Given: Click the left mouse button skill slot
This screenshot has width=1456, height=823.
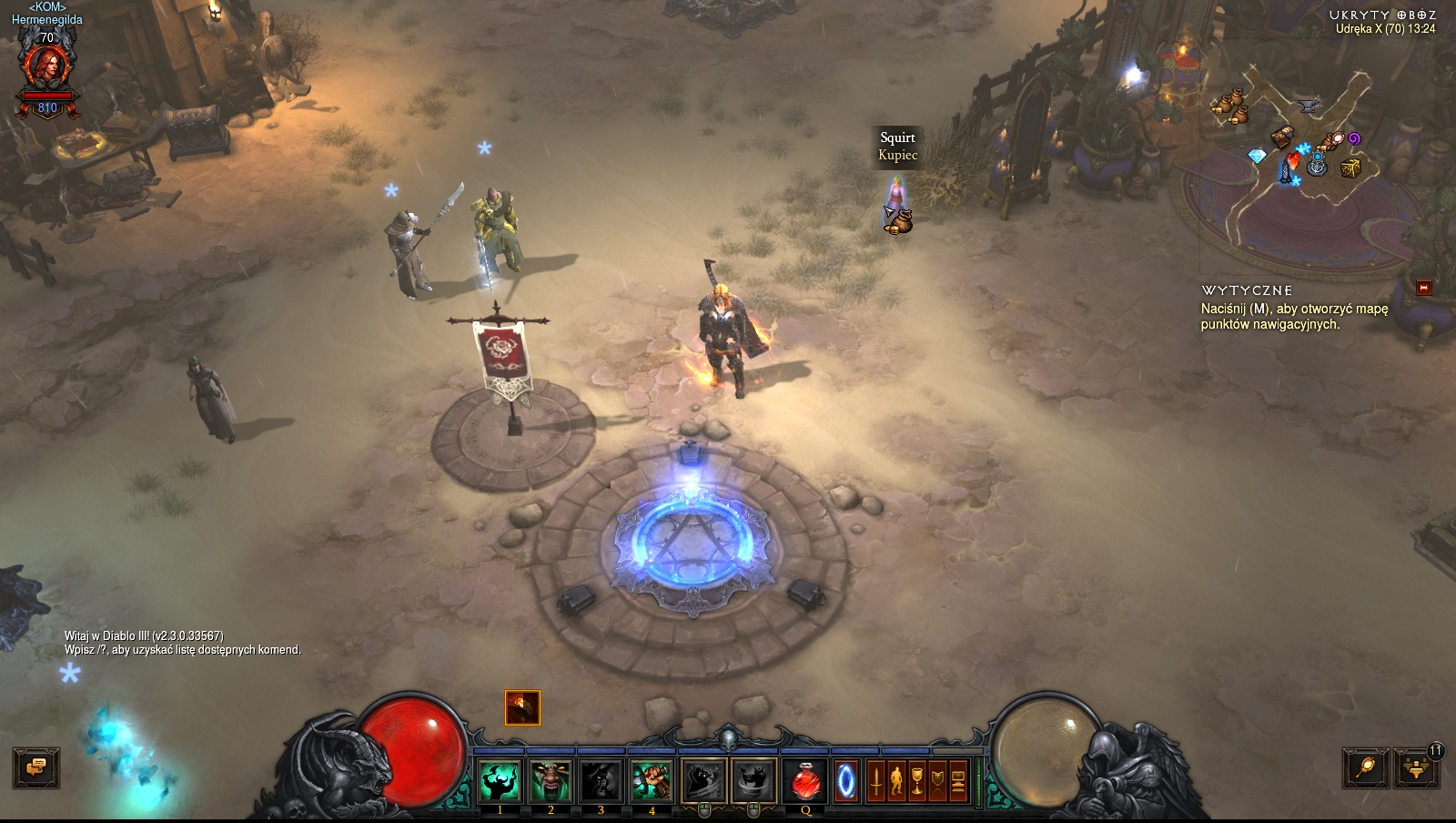Looking at the screenshot, I should pos(703,780).
